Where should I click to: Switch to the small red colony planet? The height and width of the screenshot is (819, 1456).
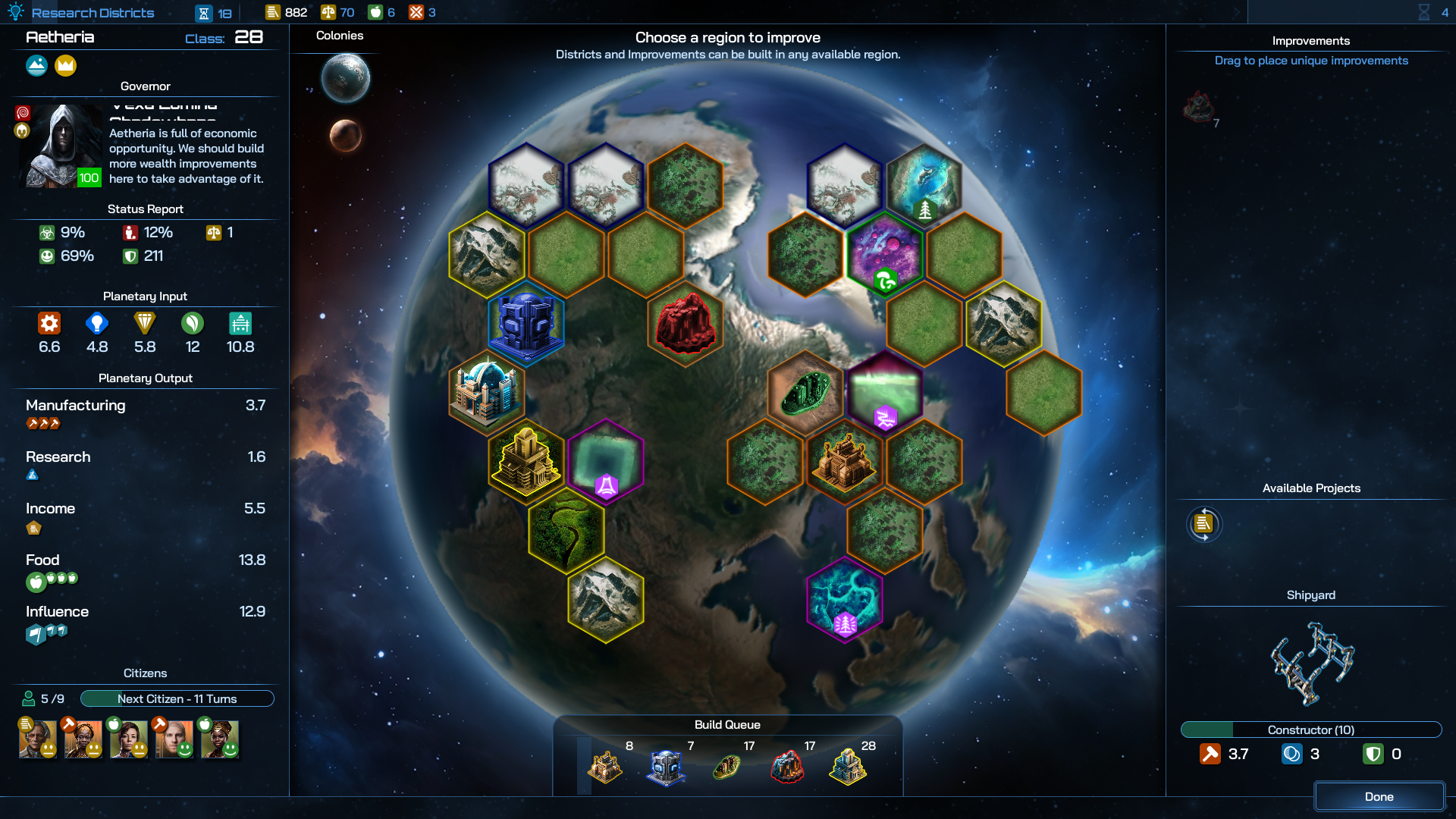click(345, 136)
